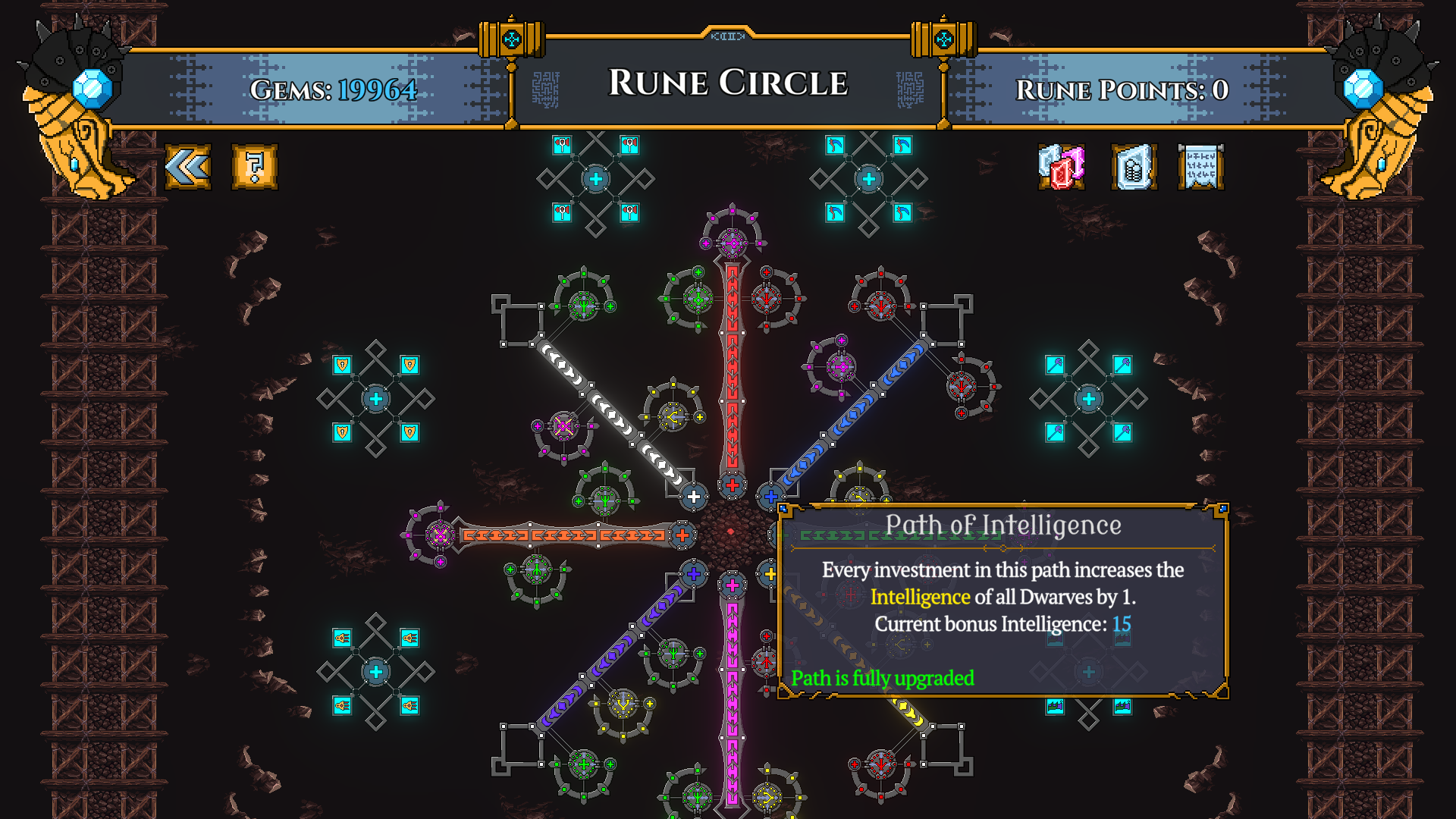
Task: Toggle the white plus node on the gray path
Action: (695, 497)
